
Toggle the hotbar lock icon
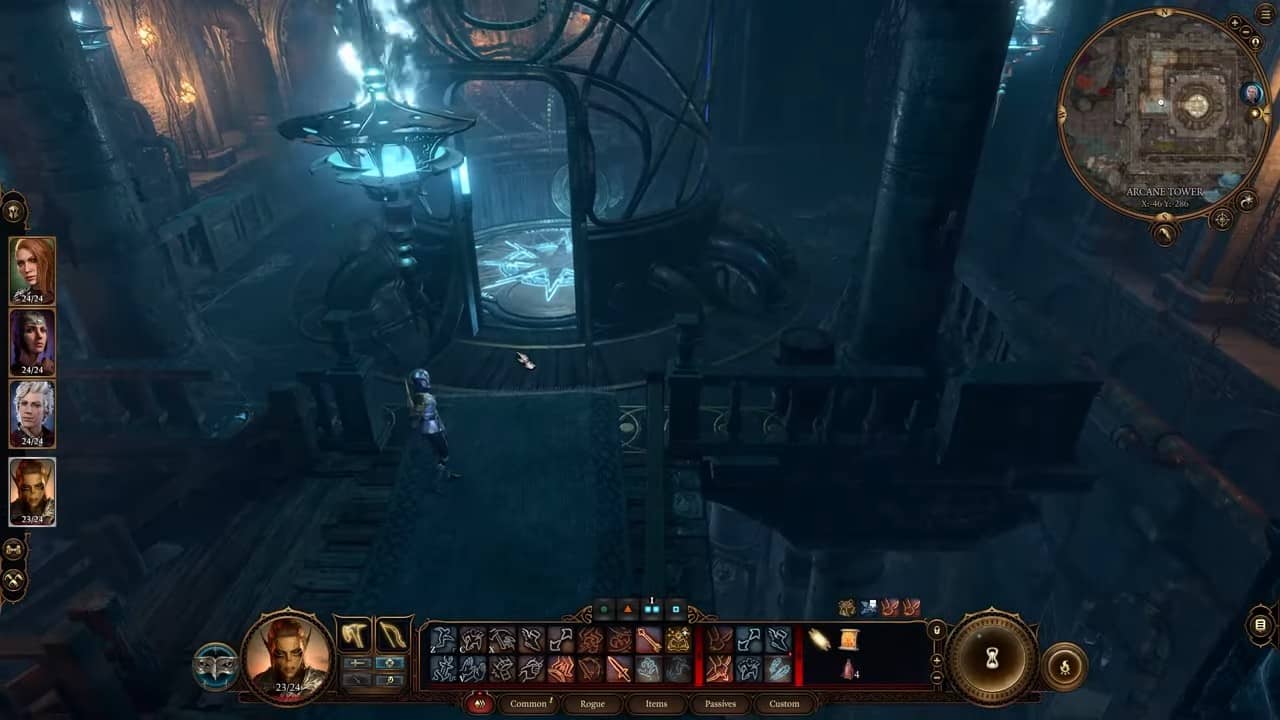pyautogui.click(x=936, y=631)
